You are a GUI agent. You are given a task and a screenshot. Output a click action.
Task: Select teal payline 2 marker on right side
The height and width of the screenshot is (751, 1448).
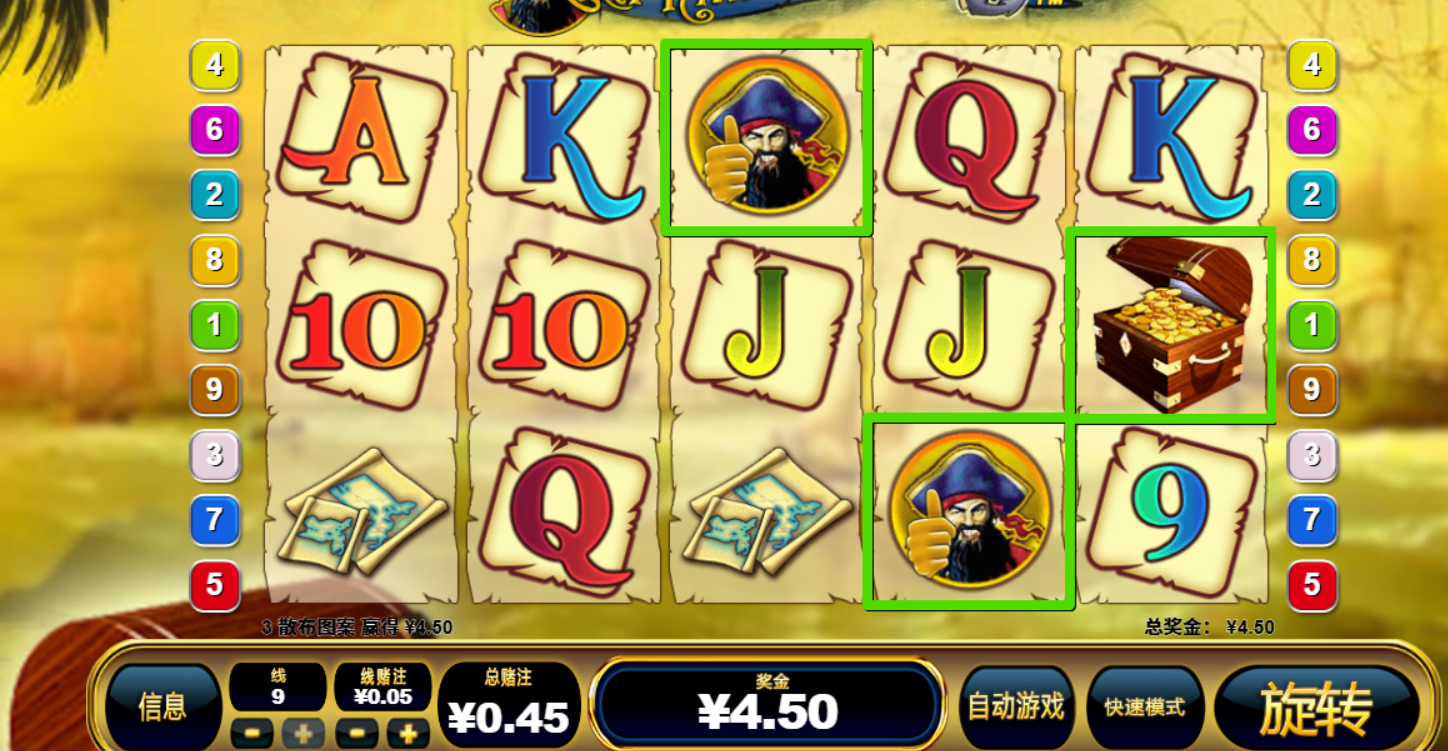[1311, 195]
